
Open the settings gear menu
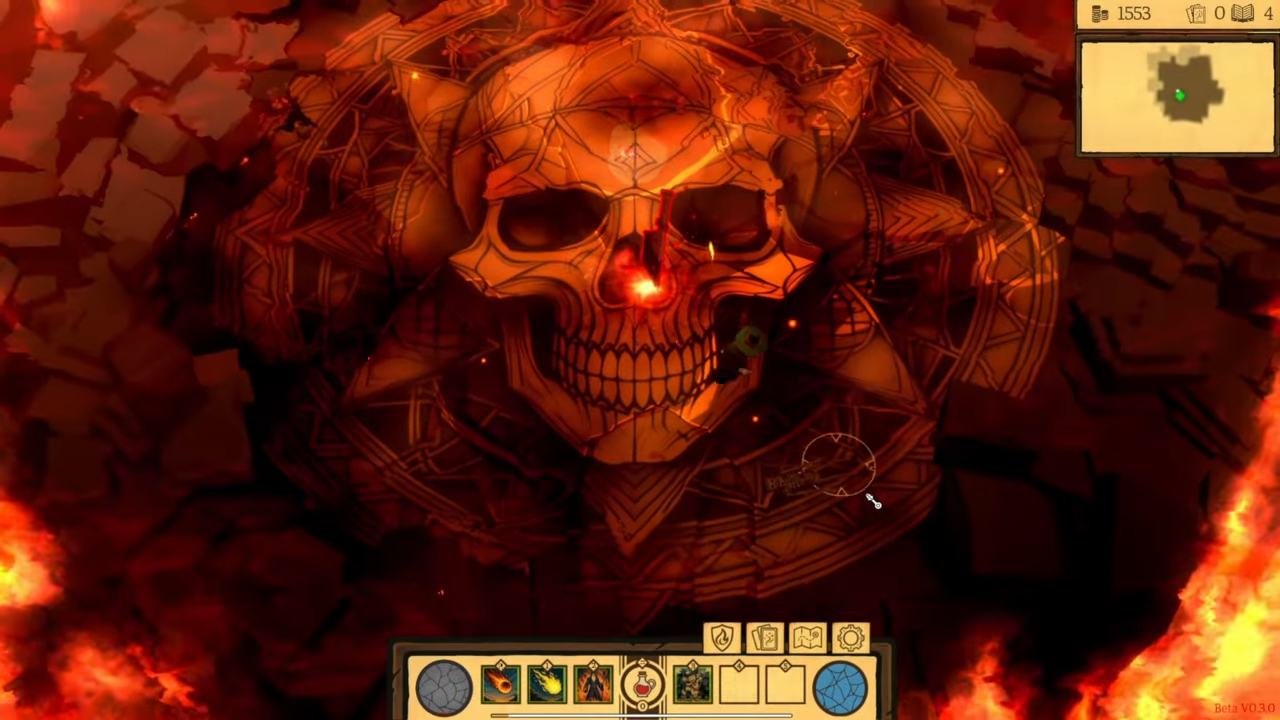850,637
